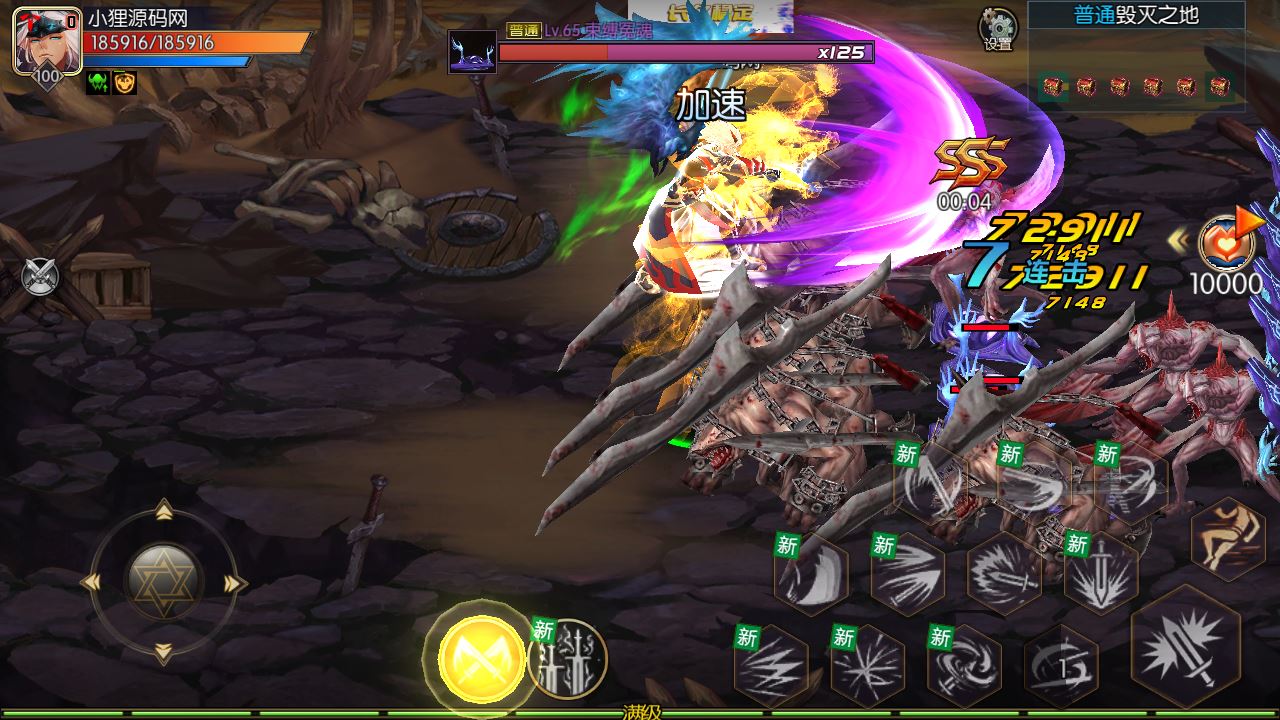
Task: Use the starburst shatter skill
Action: point(867,664)
